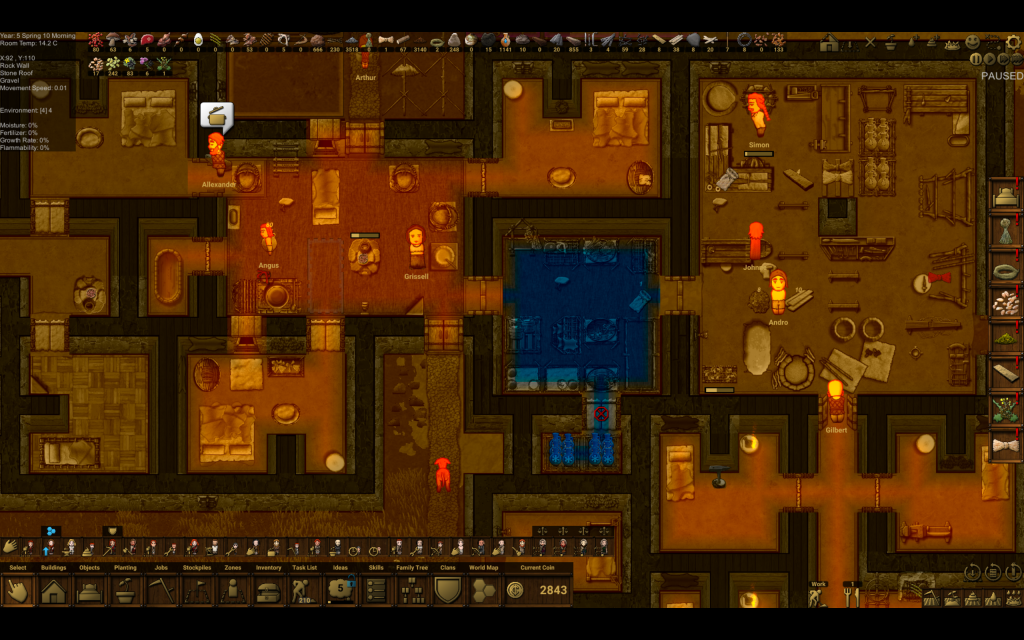Open settings with the gear icon

pos(1012,43)
